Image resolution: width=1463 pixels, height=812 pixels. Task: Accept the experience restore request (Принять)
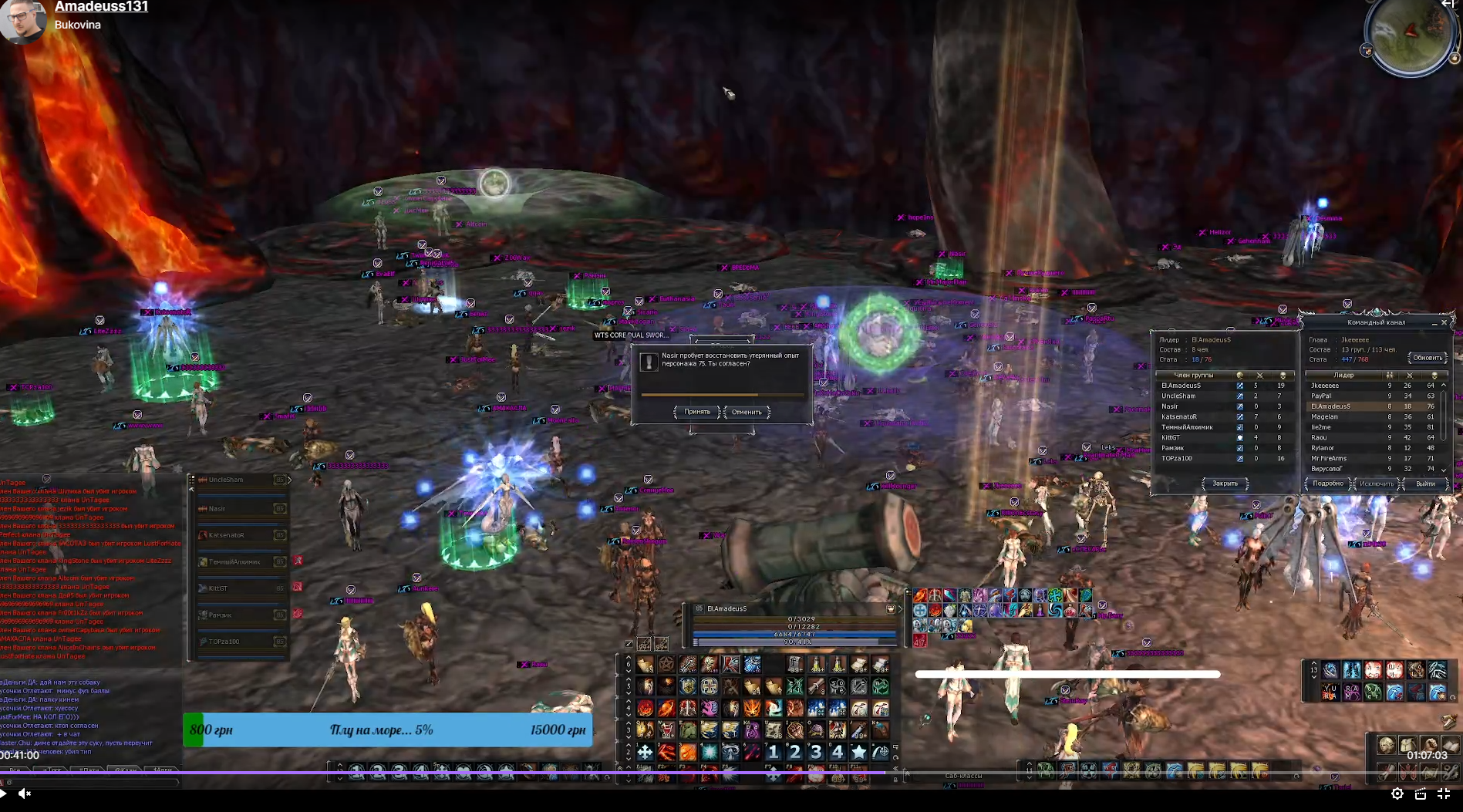click(x=697, y=412)
